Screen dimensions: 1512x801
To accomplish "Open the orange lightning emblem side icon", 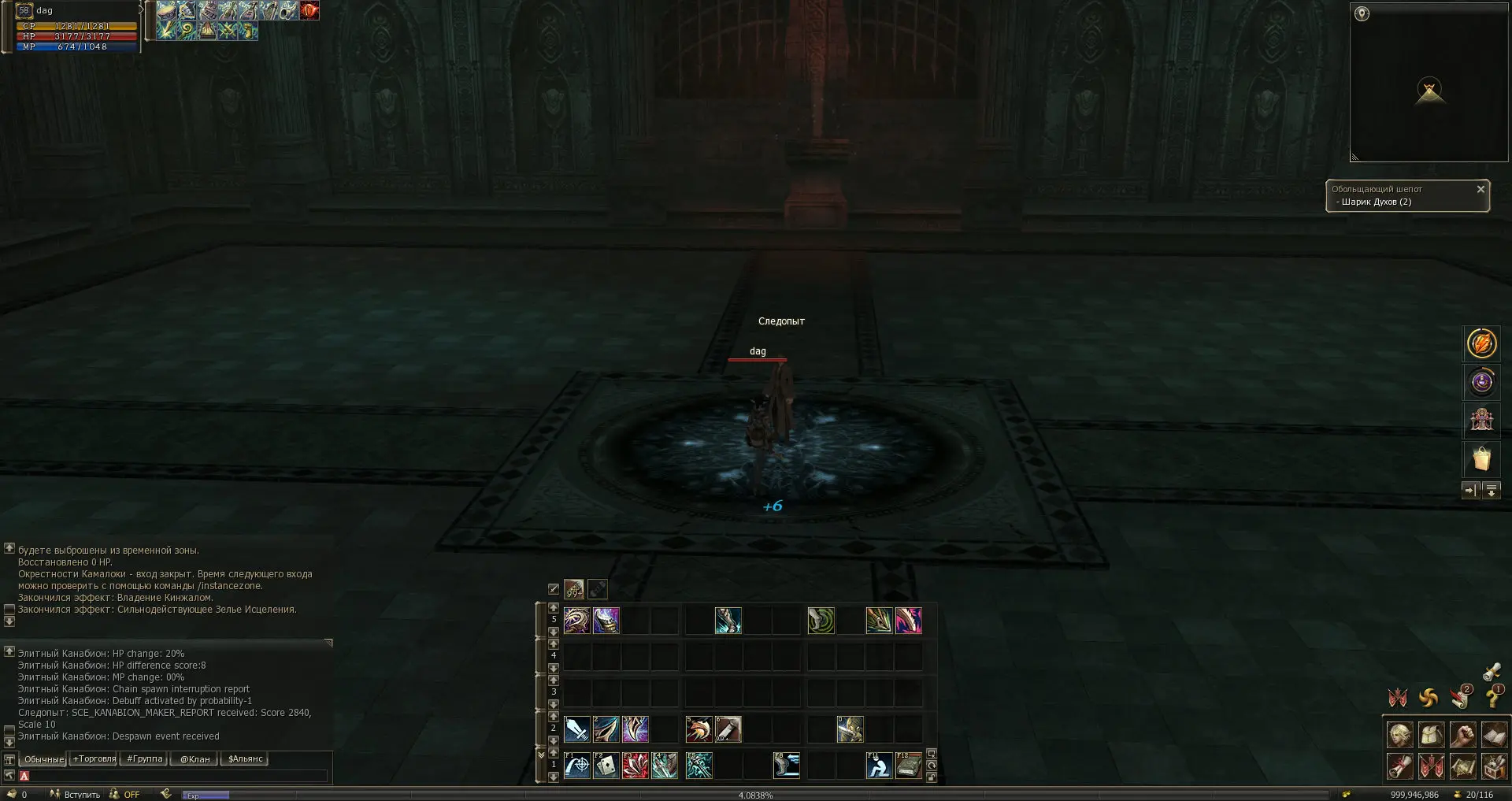I will point(1481,343).
